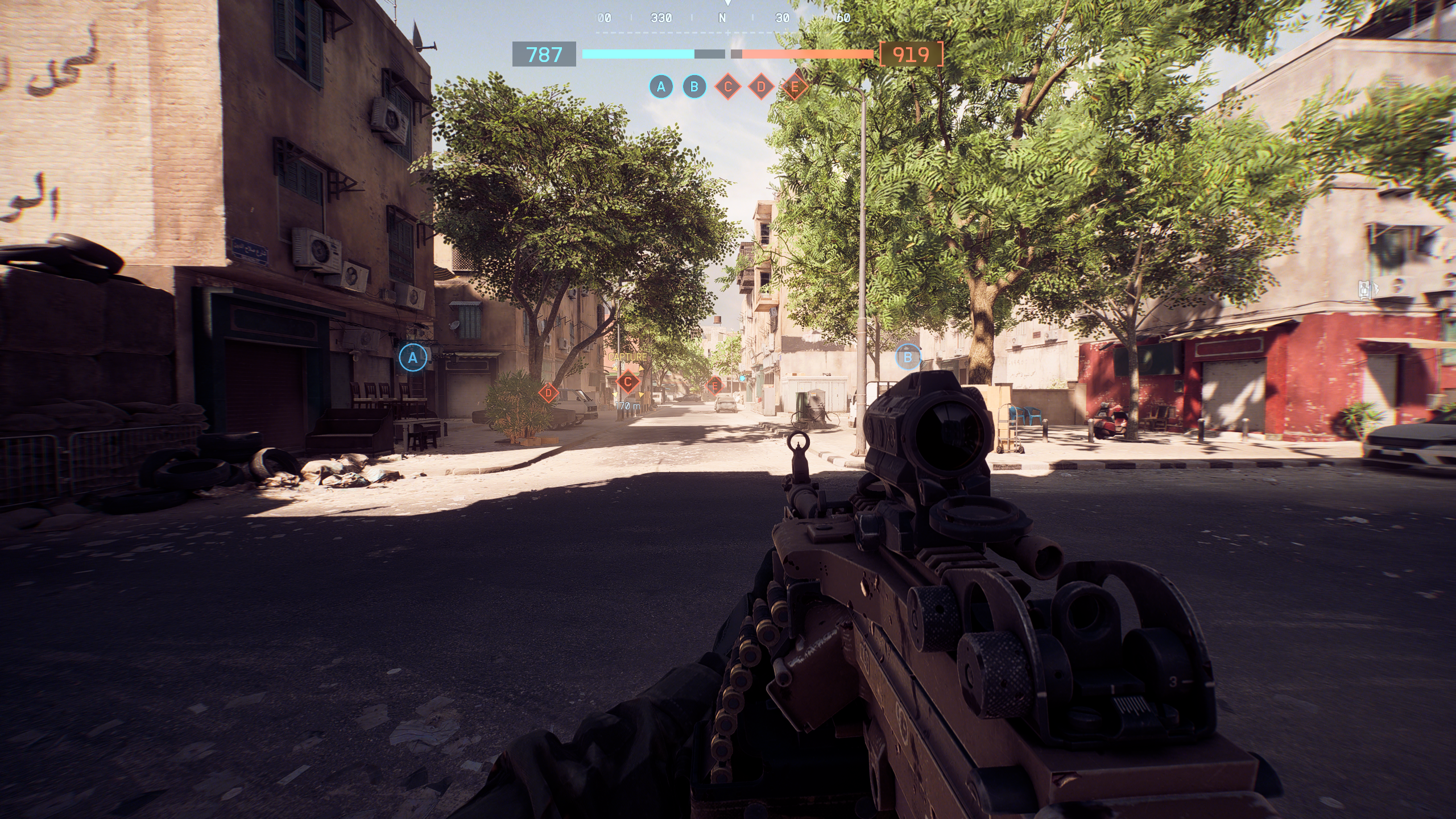Mark the red objective E waypoint diamond
Viewport: 1456px width, 819px height.
pos(715,386)
